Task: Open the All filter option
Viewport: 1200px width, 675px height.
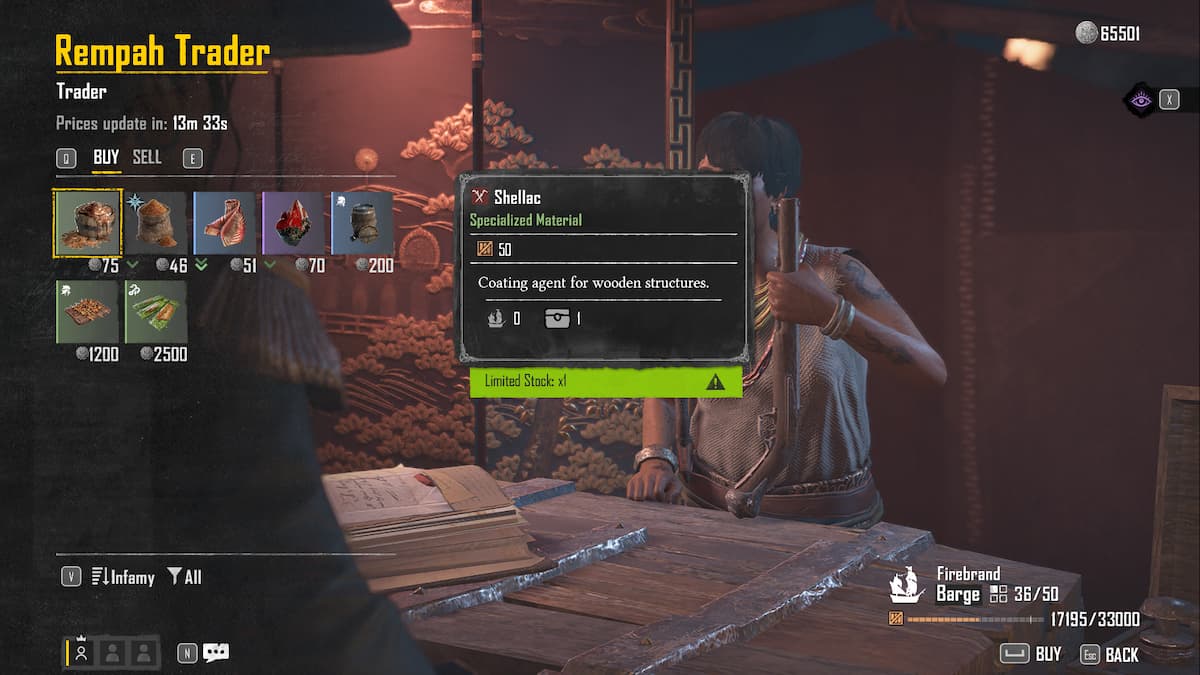Action: click(x=184, y=577)
